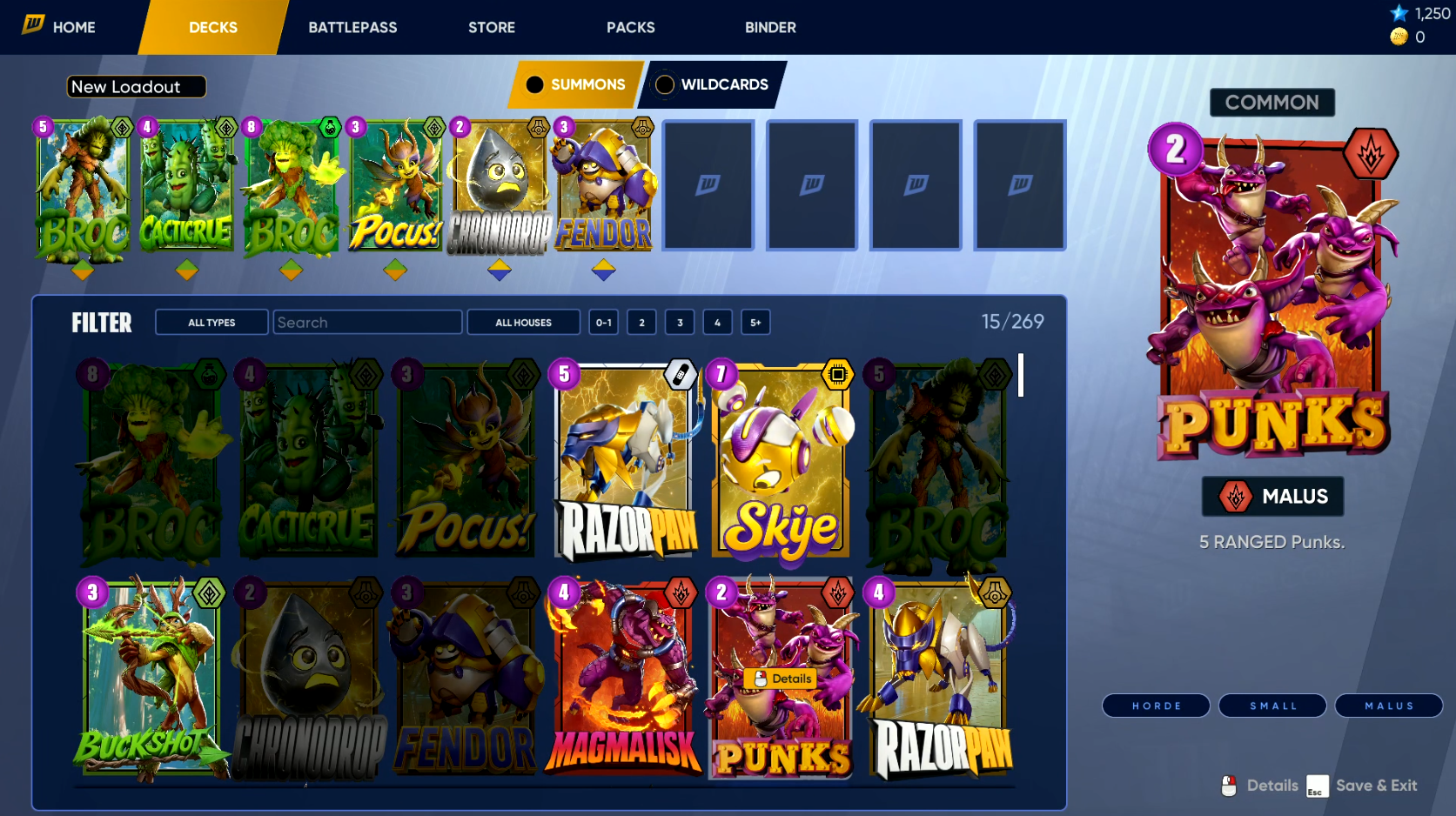Viewport: 1456px width, 816px height.
Task: Select the Fendor card in the loadout
Action: click(603, 187)
